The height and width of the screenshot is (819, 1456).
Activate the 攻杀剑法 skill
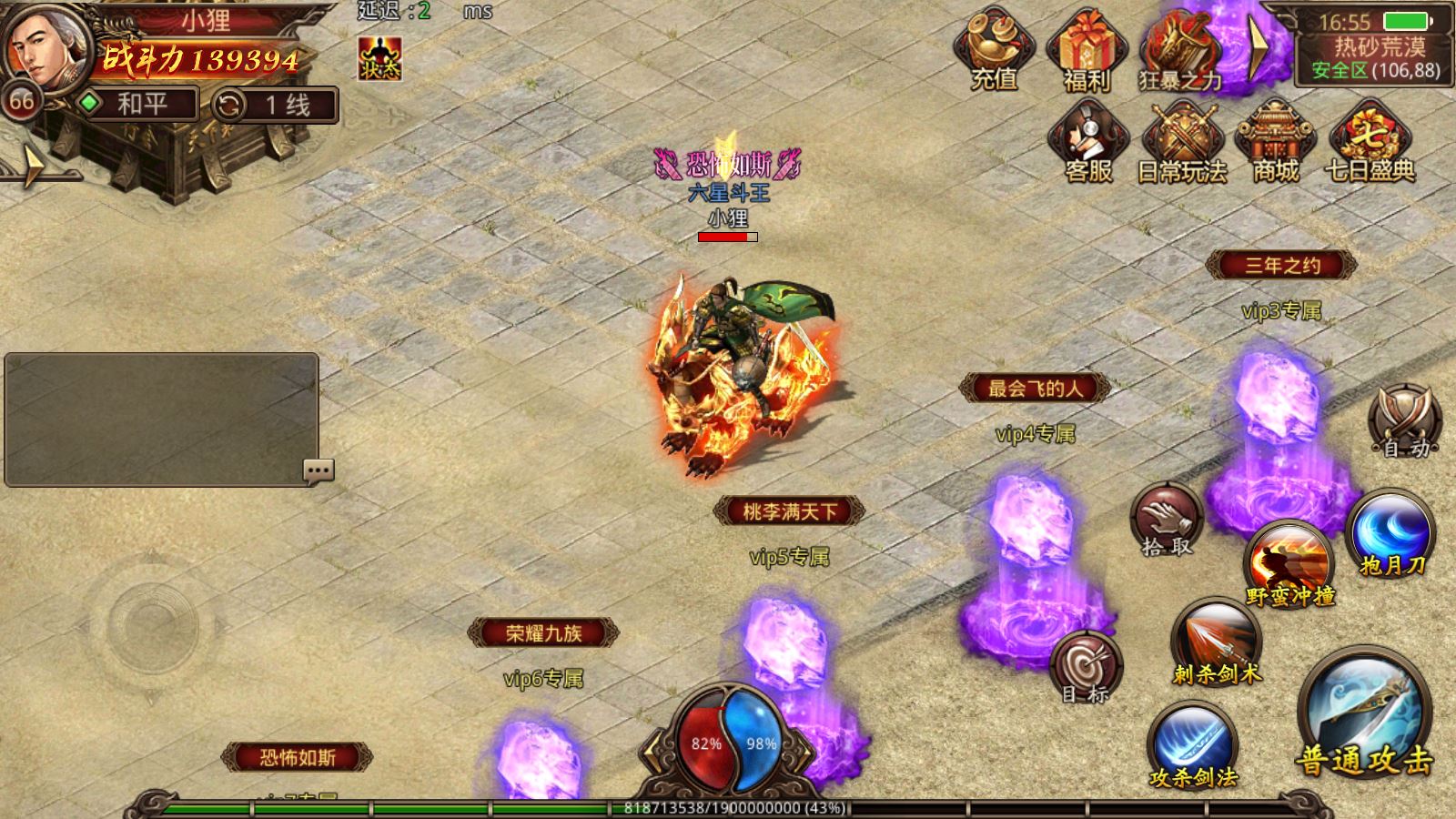click(1192, 746)
